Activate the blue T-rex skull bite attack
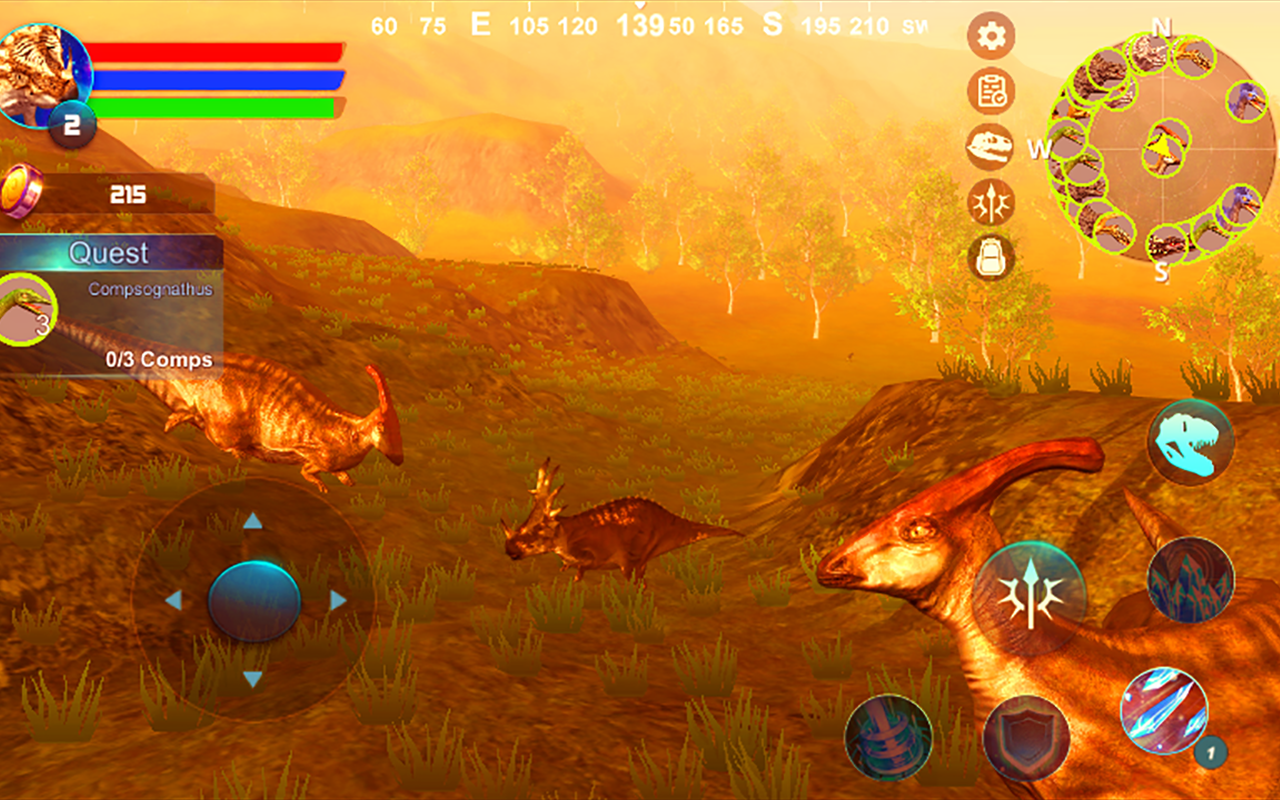 pos(1190,440)
